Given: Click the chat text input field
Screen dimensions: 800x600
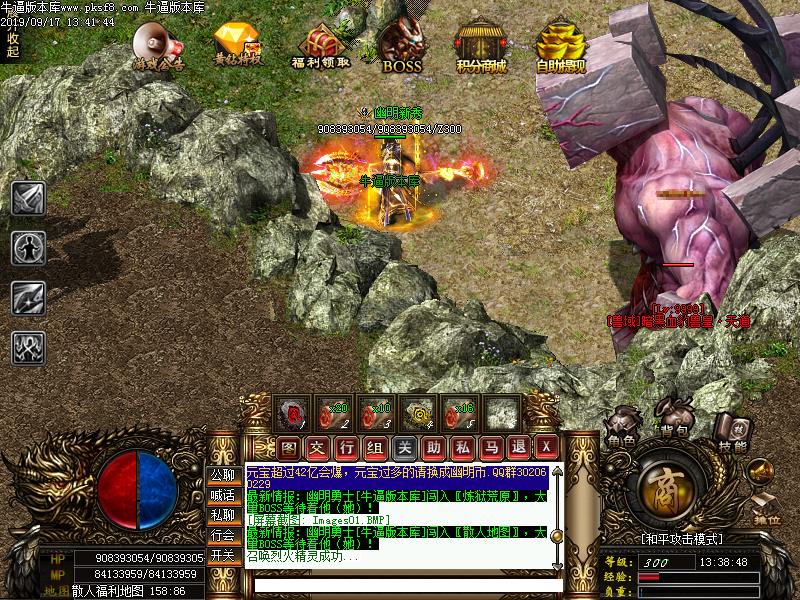Looking at the screenshot, I should (400, 585).
